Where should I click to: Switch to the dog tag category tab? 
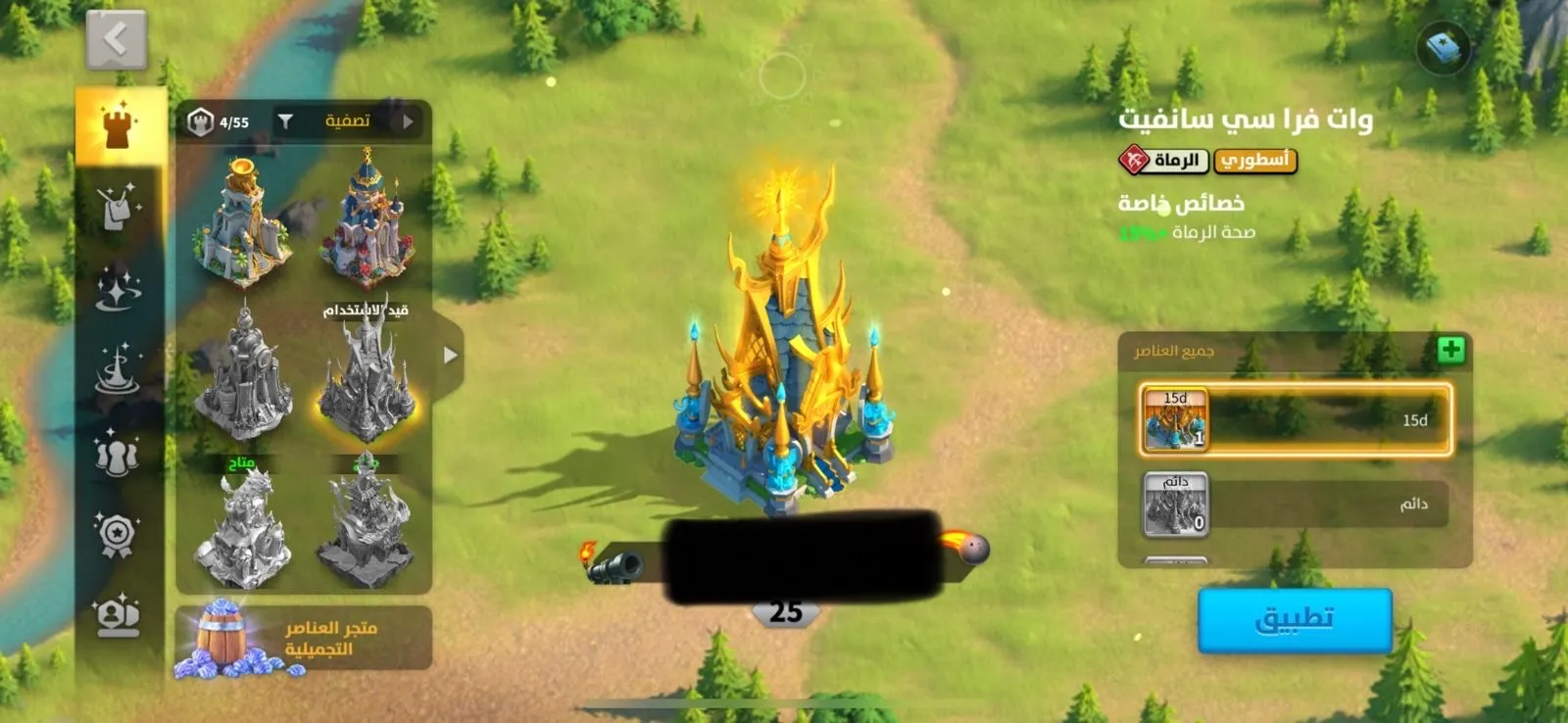[119, 208]
